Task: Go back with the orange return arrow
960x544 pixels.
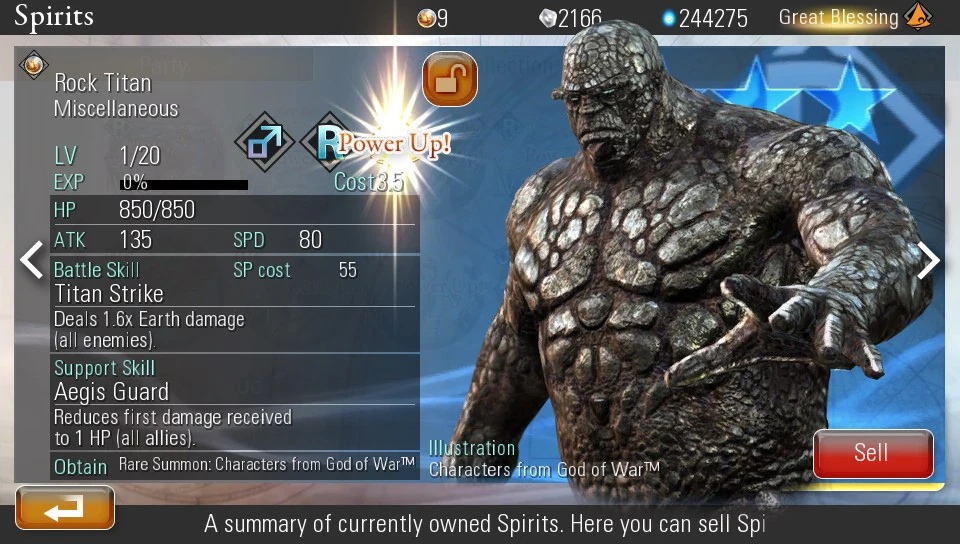Action: [x=65, y=508]
